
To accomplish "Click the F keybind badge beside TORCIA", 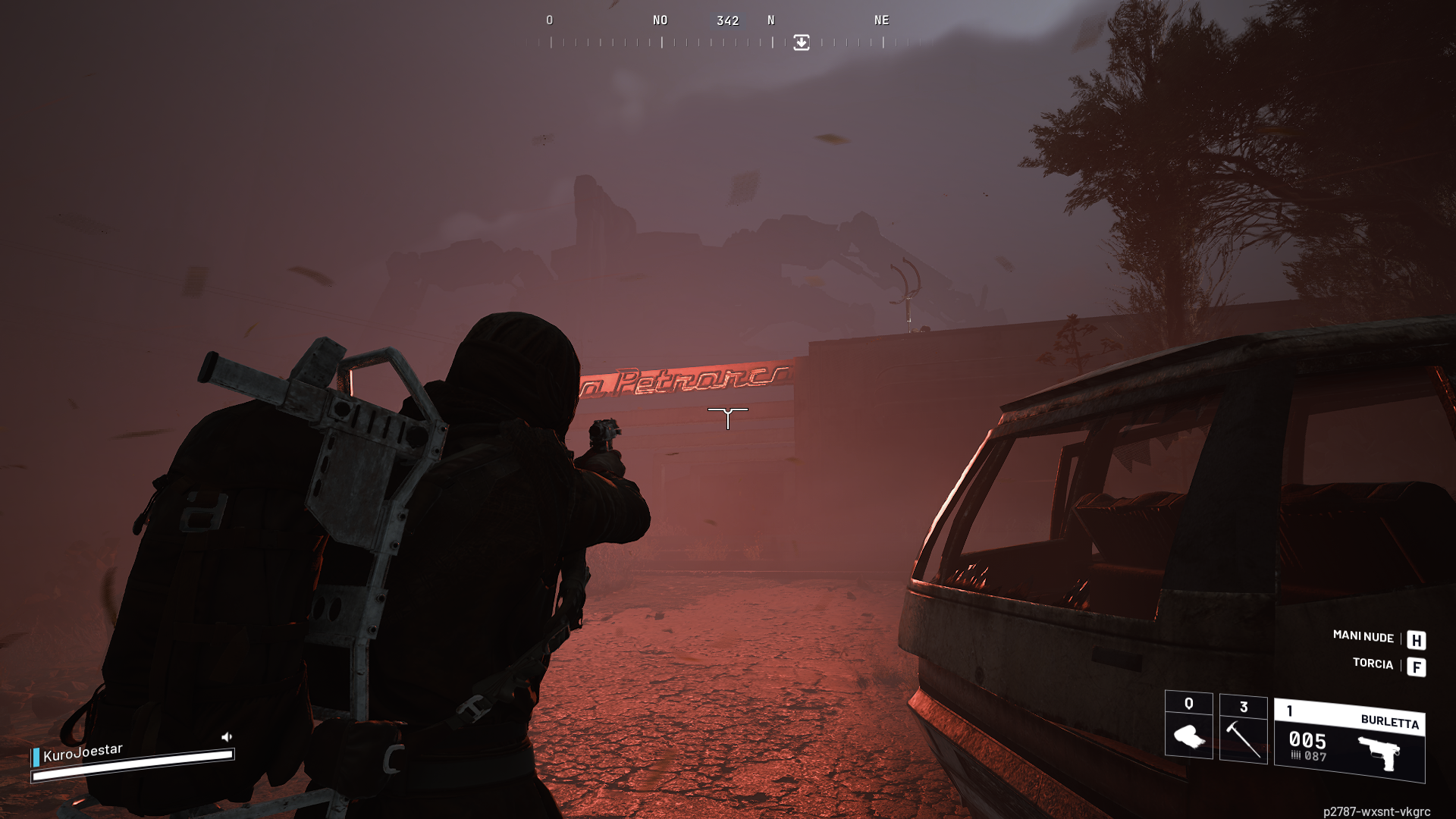I will coord(1417,668).
